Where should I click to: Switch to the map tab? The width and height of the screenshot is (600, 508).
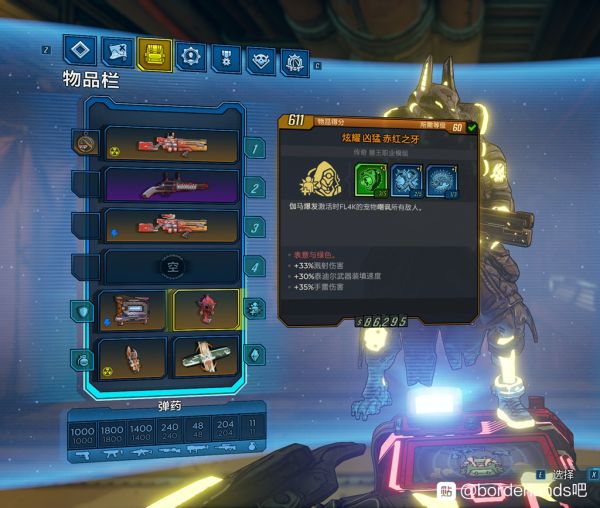point(117,51)
